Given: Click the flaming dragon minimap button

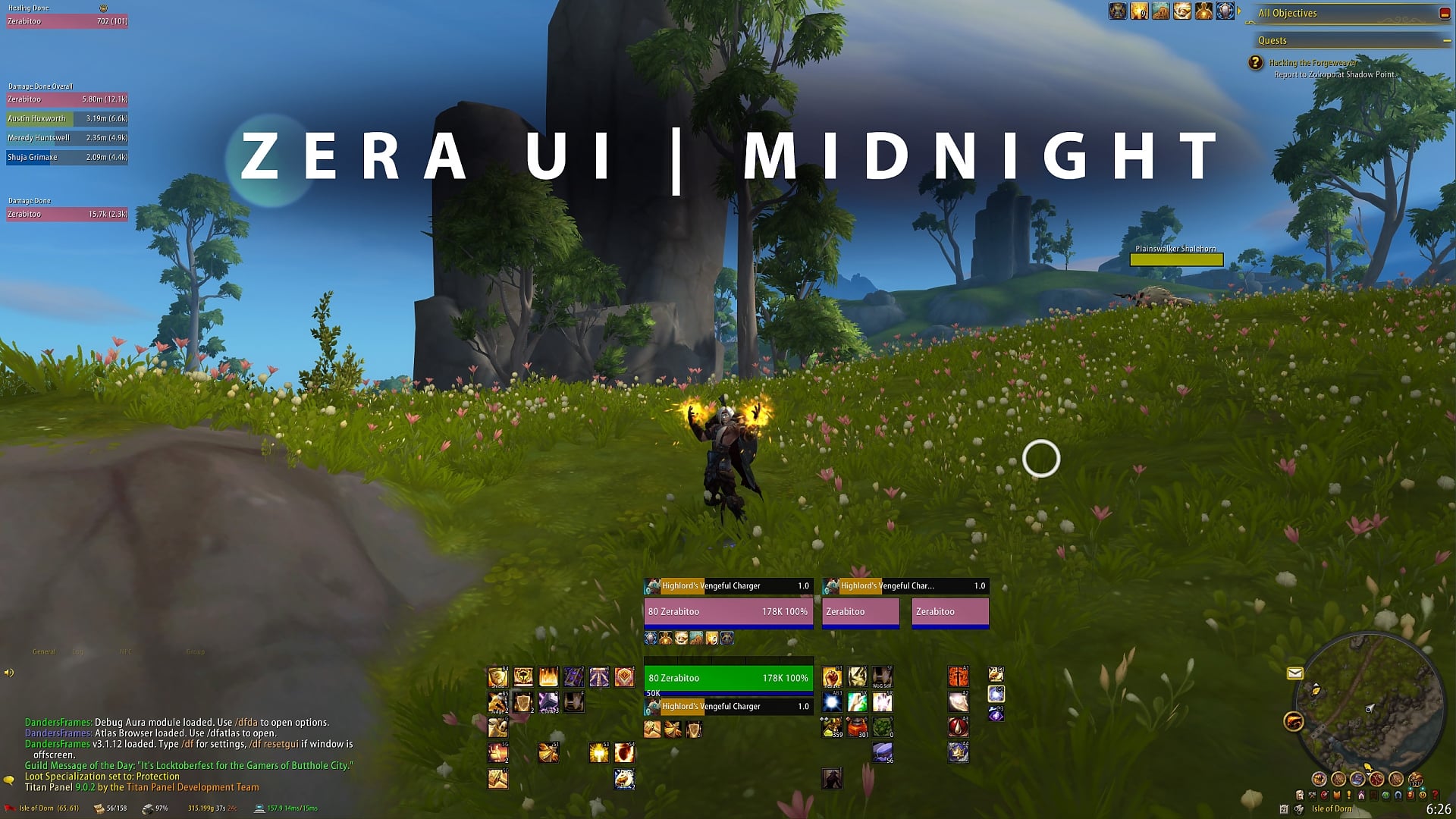Looking at the screenshot, I should pyautogui.click(x=1294, y=721).
